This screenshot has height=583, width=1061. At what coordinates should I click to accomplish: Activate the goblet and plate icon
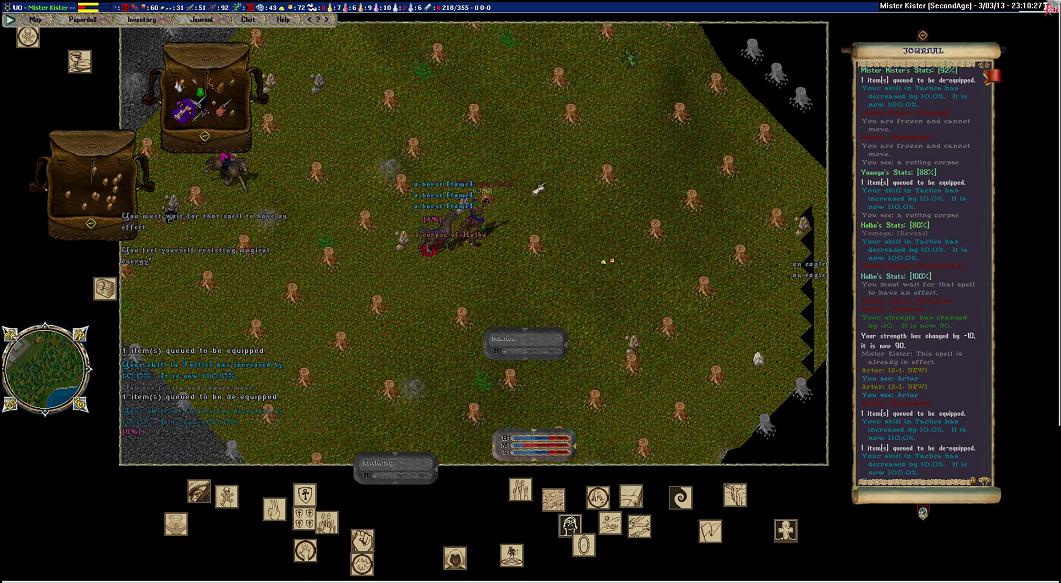(x=80, y=61)
